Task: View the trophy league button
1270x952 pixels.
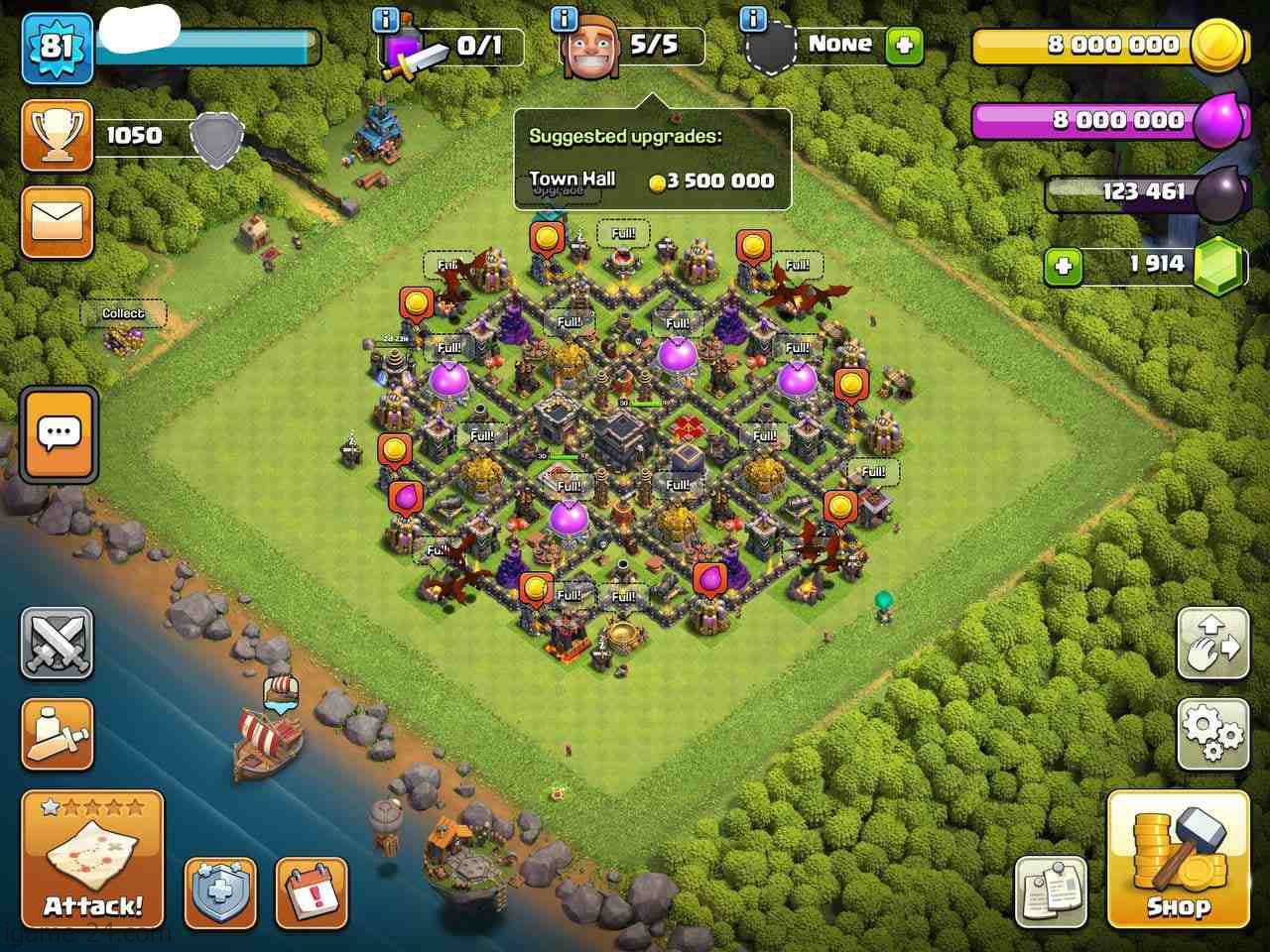Action: coord(58,135)
